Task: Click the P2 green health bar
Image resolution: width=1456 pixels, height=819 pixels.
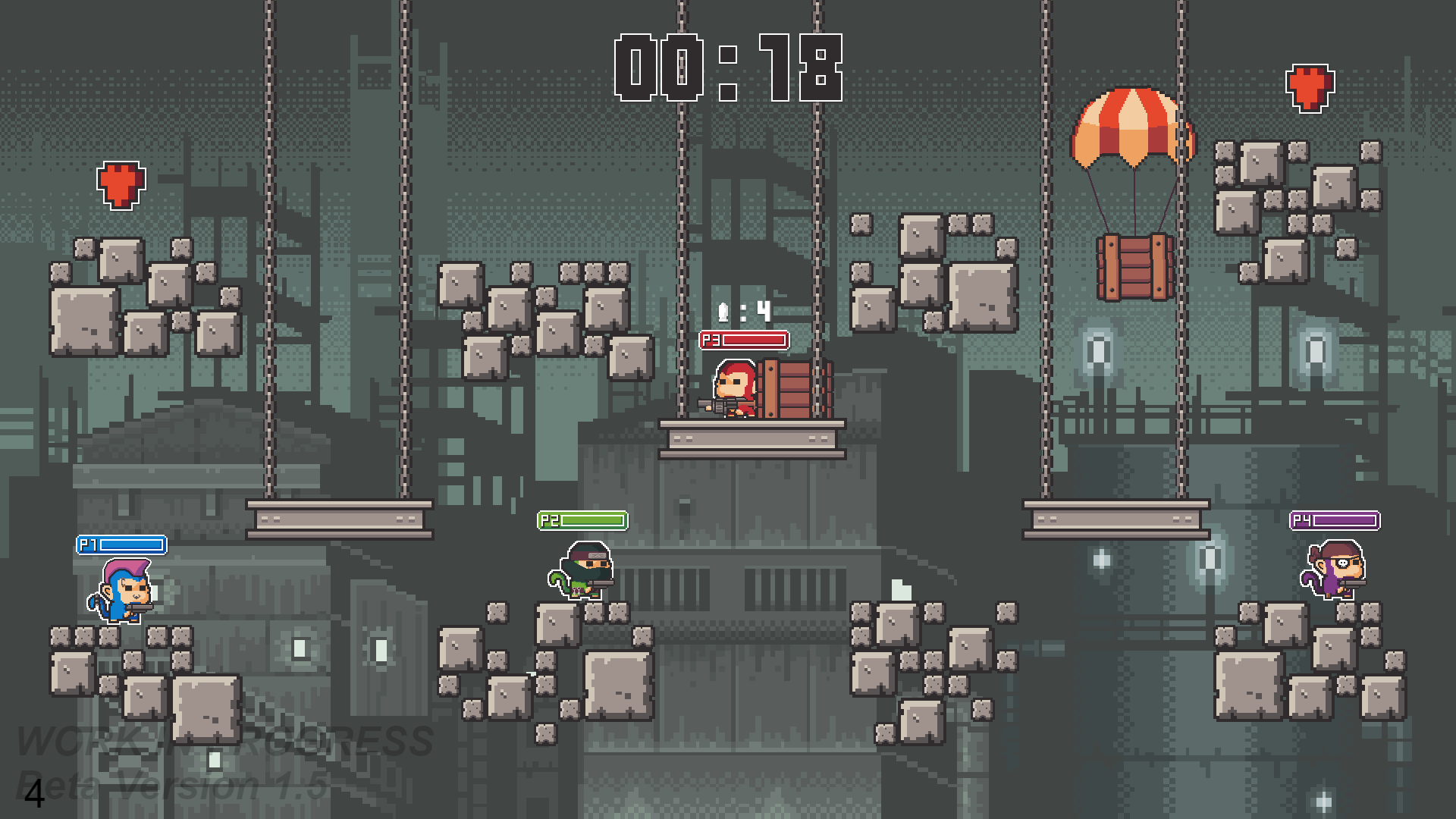Action: point(584,521)
